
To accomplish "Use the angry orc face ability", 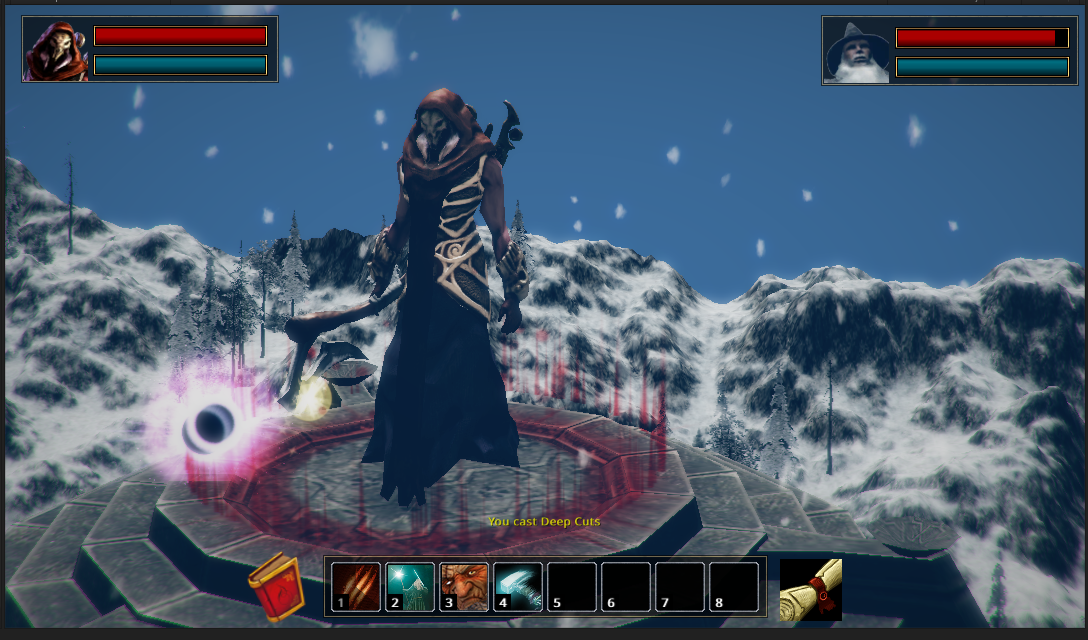I will (464, 586).
